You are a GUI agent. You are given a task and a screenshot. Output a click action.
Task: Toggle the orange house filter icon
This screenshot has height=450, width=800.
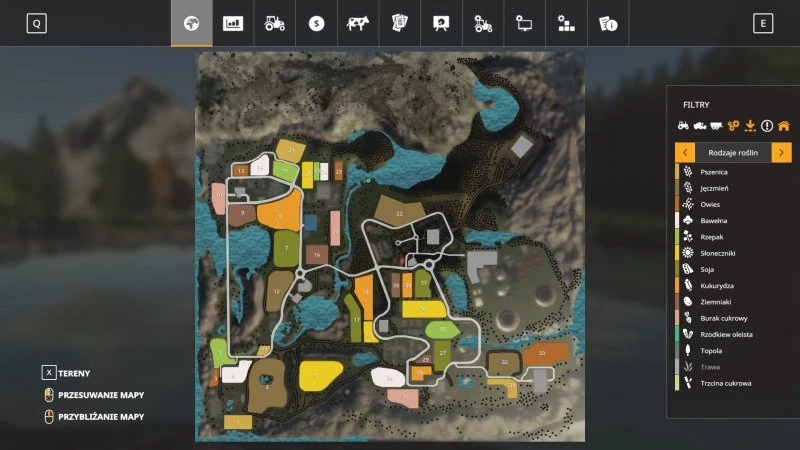tap(783, 126)
